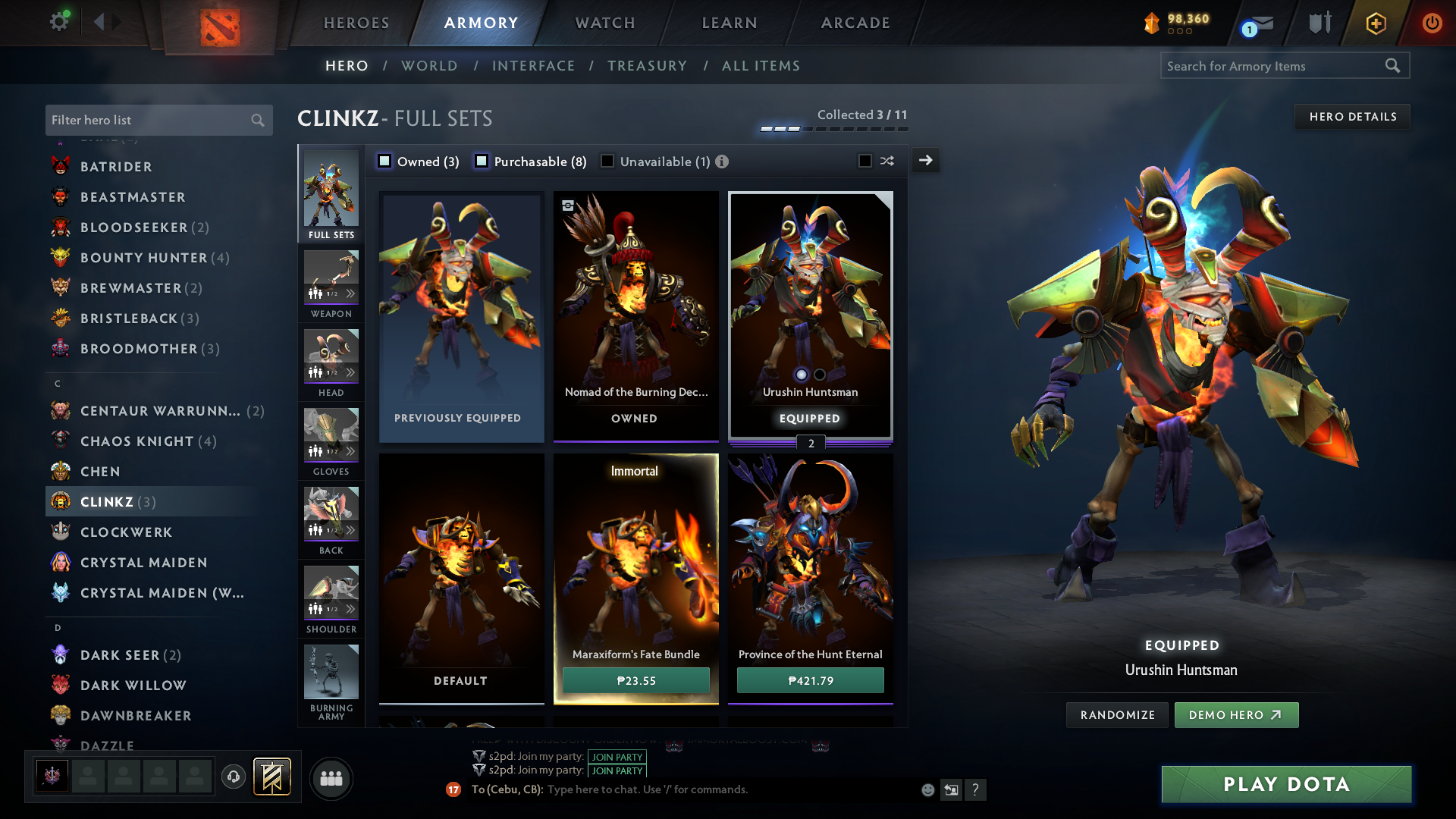
Task: Enable the Unavailable (1) filter
Action: [607, 162]
